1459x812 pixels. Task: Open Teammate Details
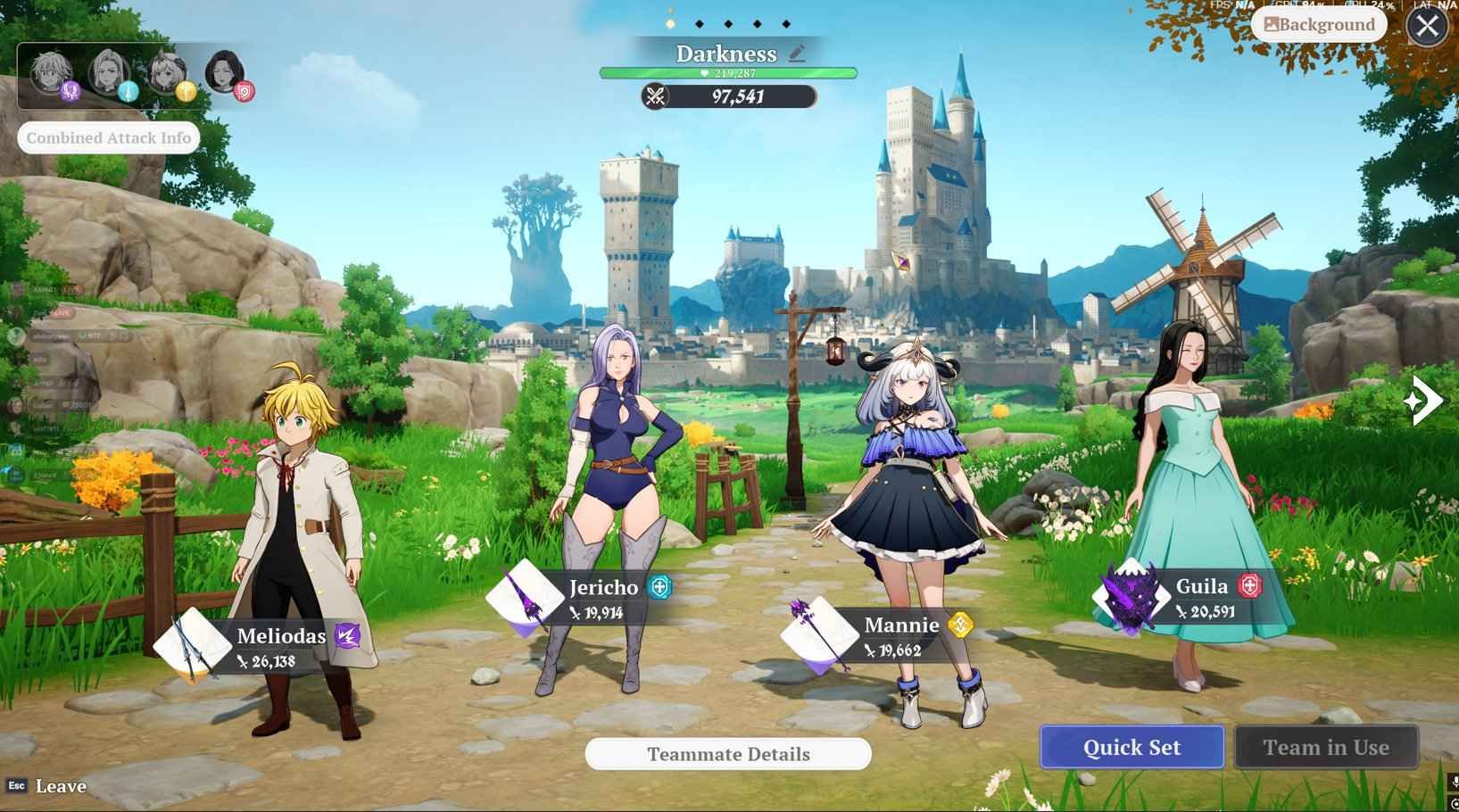[x=726, y=754]
